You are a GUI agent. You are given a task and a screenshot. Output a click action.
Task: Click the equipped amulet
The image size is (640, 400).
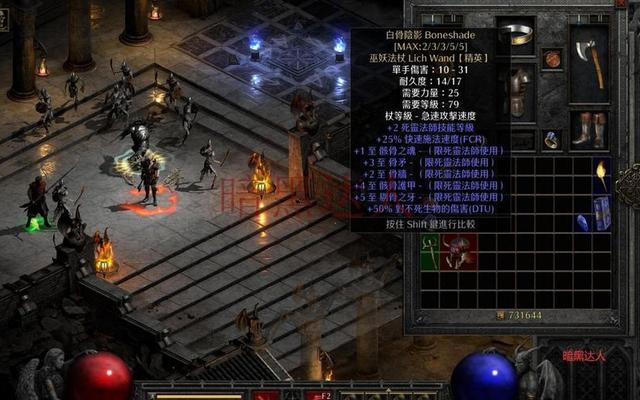pos(552,59)
